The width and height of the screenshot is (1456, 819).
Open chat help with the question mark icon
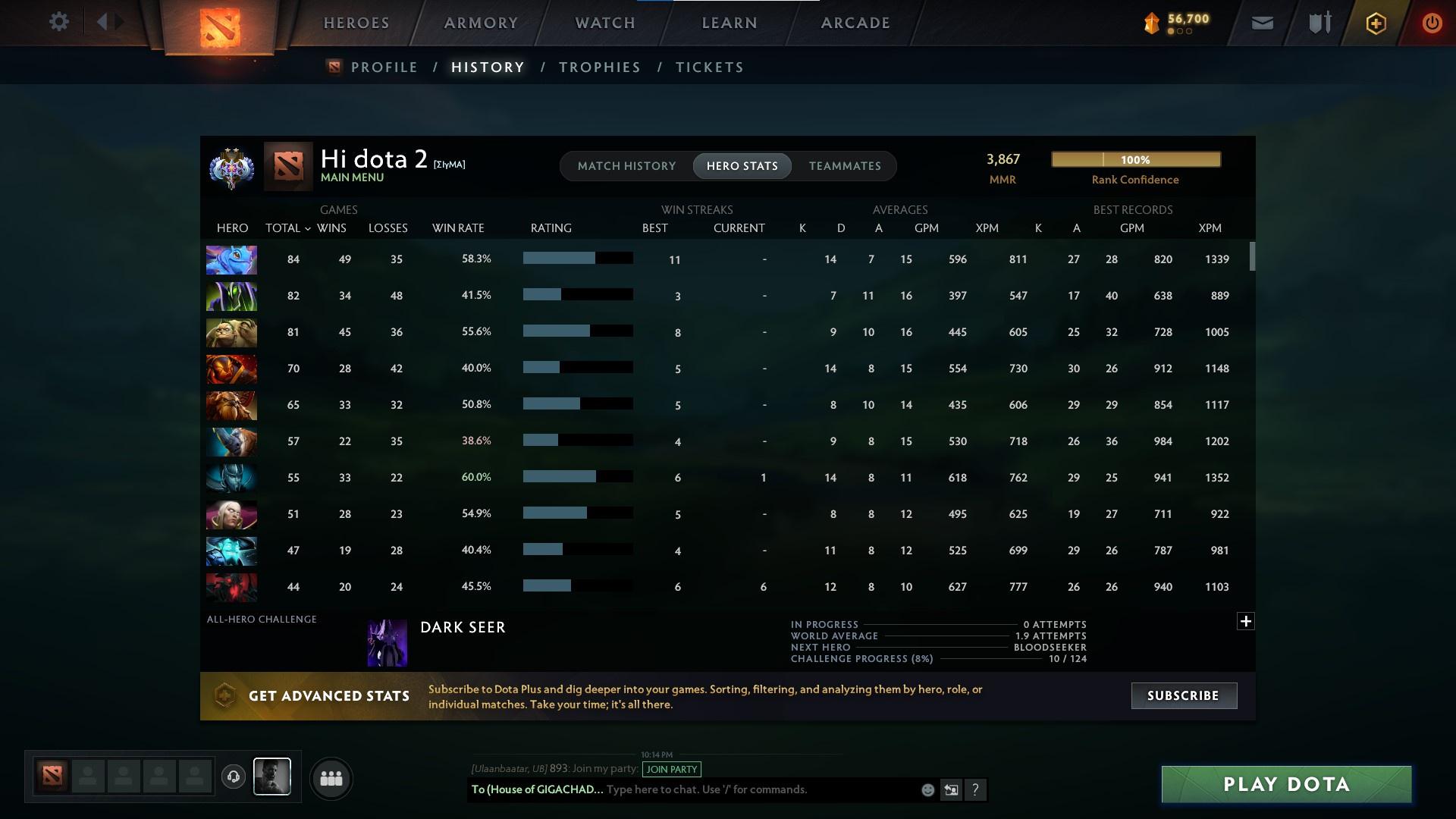pyautogui.click(x=976, y=789)
